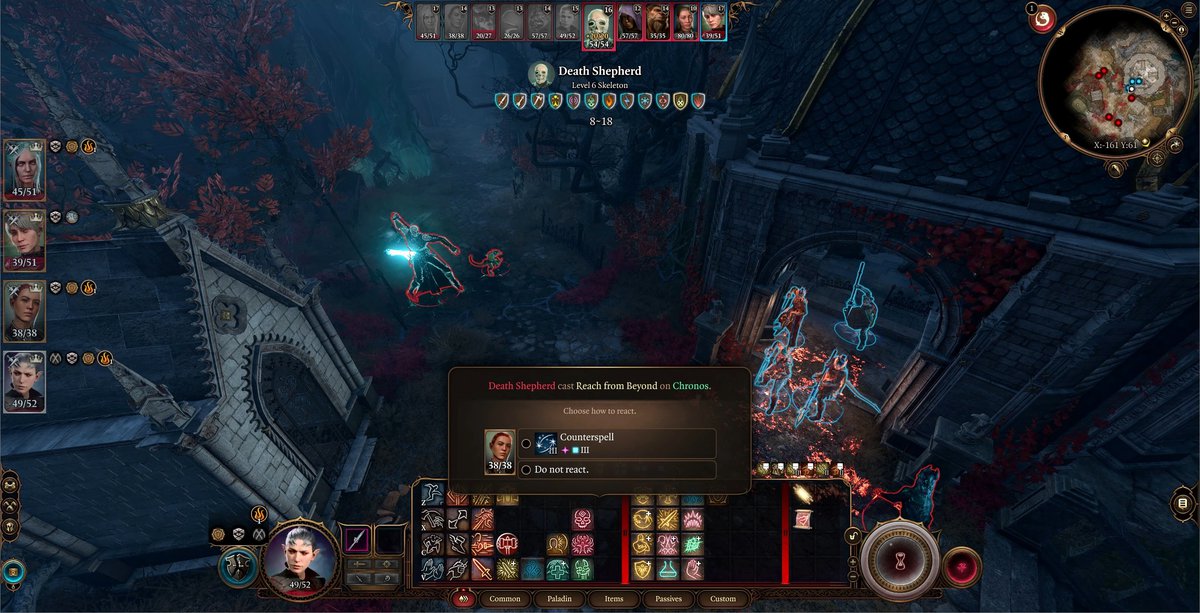
Task: Select the party member portrait with 39/51 health
Action: coord(25,236)
